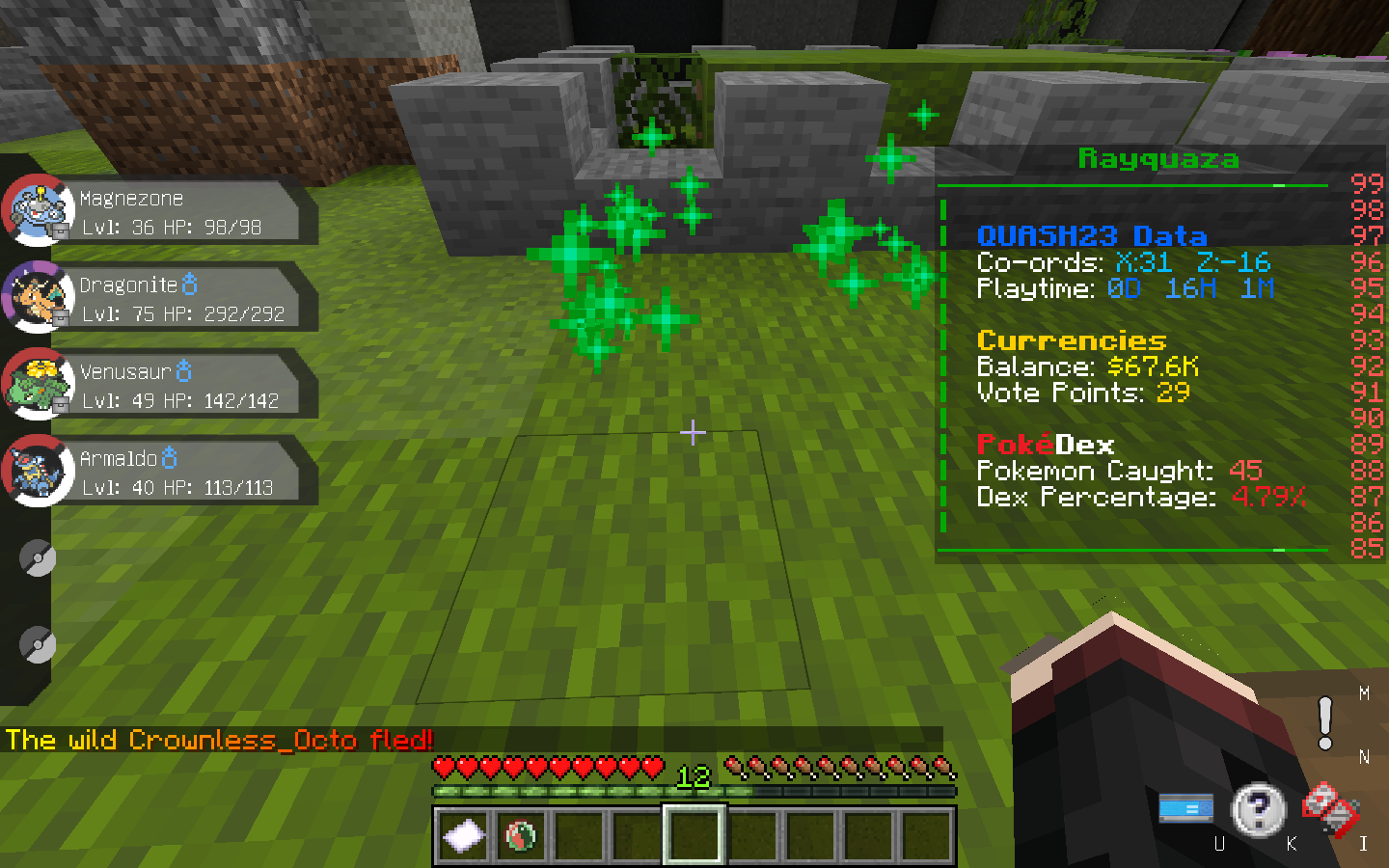Open the blue trainer card icon
This screenshot has height=868, width=1389.
click(x=1186, y=809)
